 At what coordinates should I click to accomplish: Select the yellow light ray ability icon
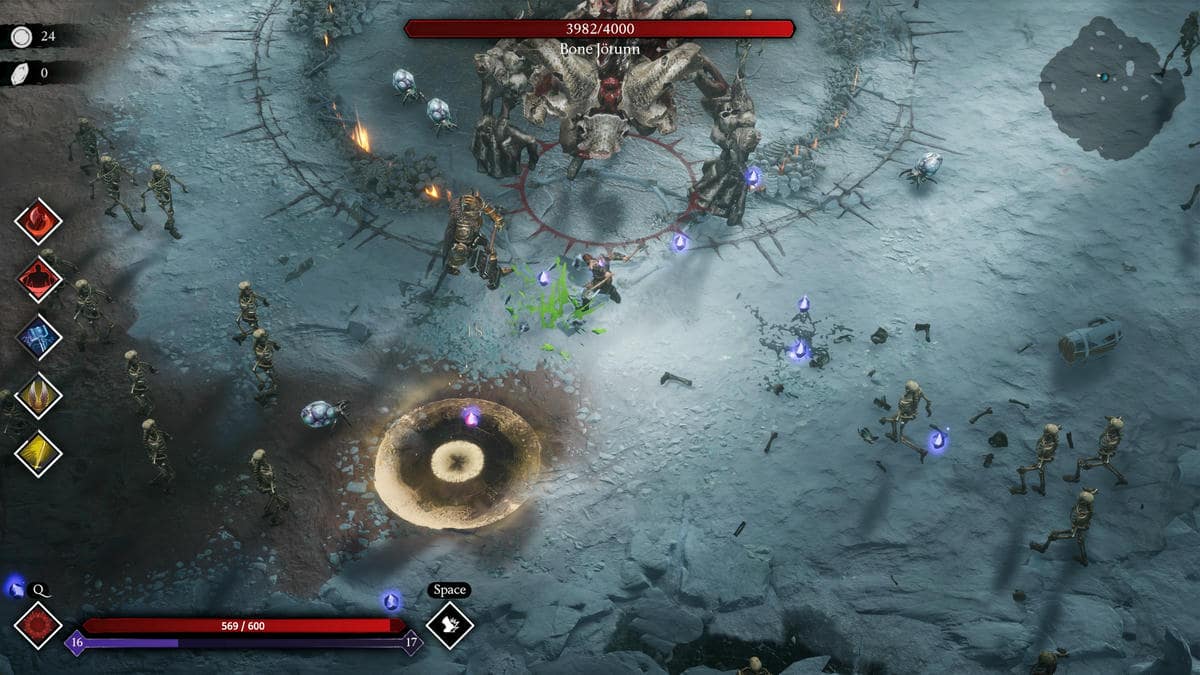click(x=39, y=453)
